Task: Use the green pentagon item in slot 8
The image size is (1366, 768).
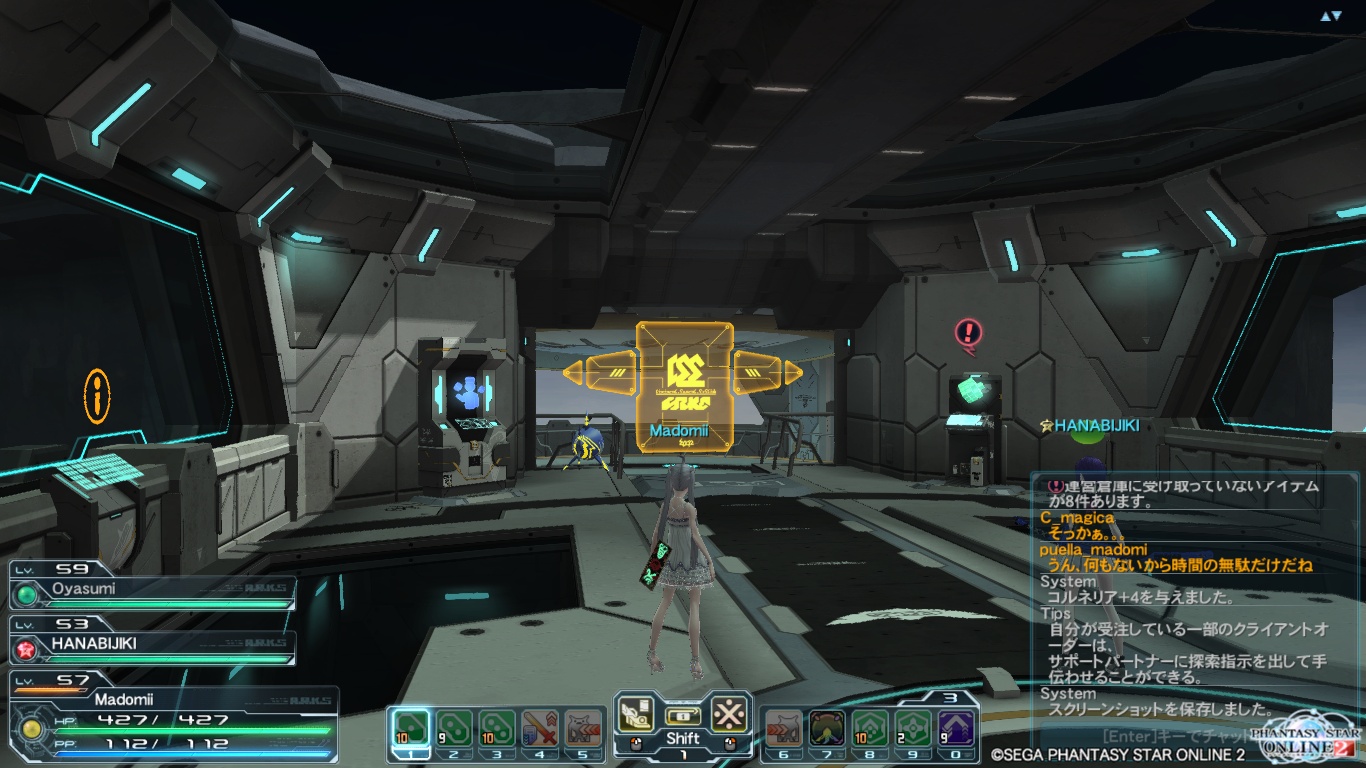Action: (x=870, y=727)
